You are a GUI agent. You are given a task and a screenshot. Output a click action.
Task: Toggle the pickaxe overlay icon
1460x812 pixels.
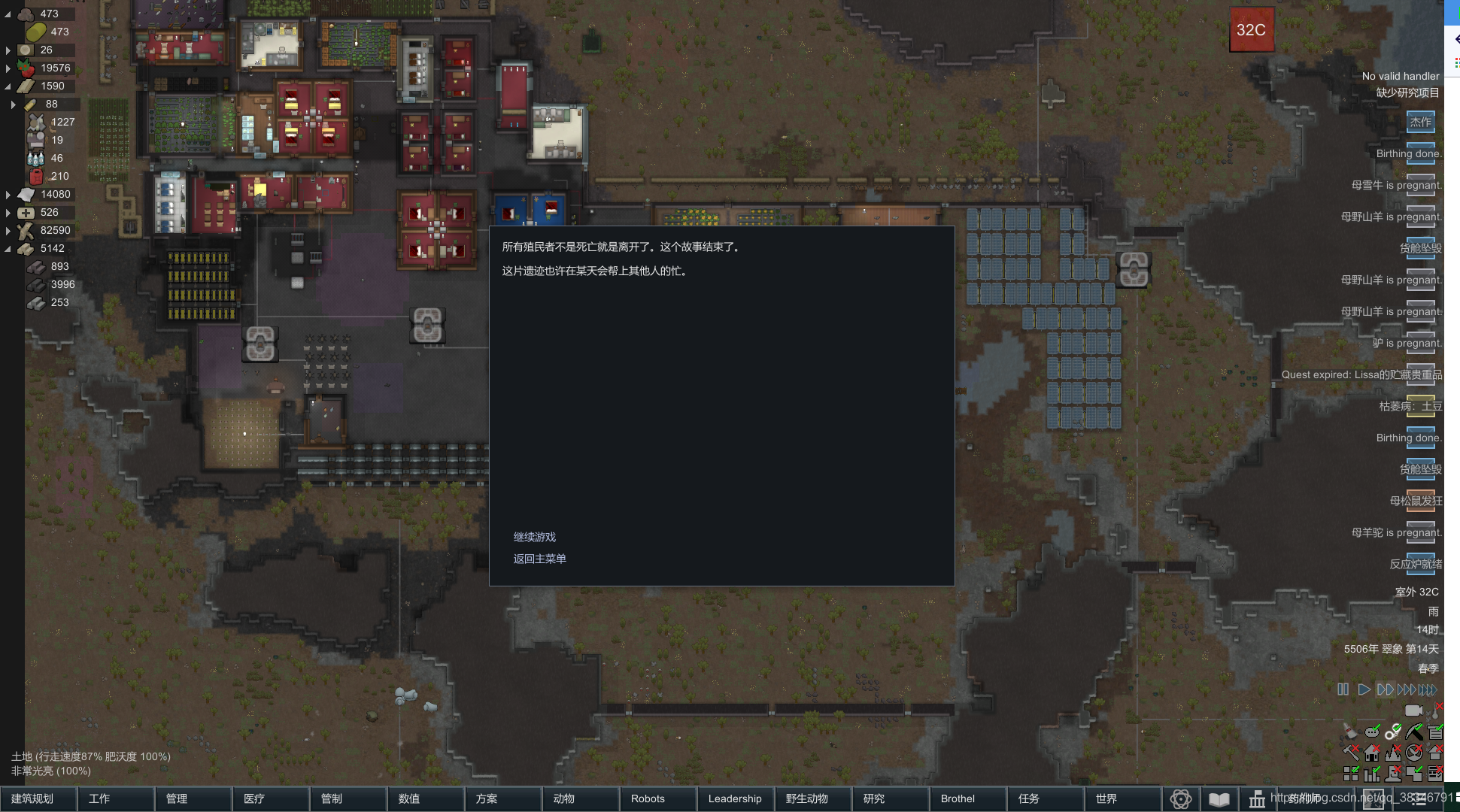tap(1414, 732)
